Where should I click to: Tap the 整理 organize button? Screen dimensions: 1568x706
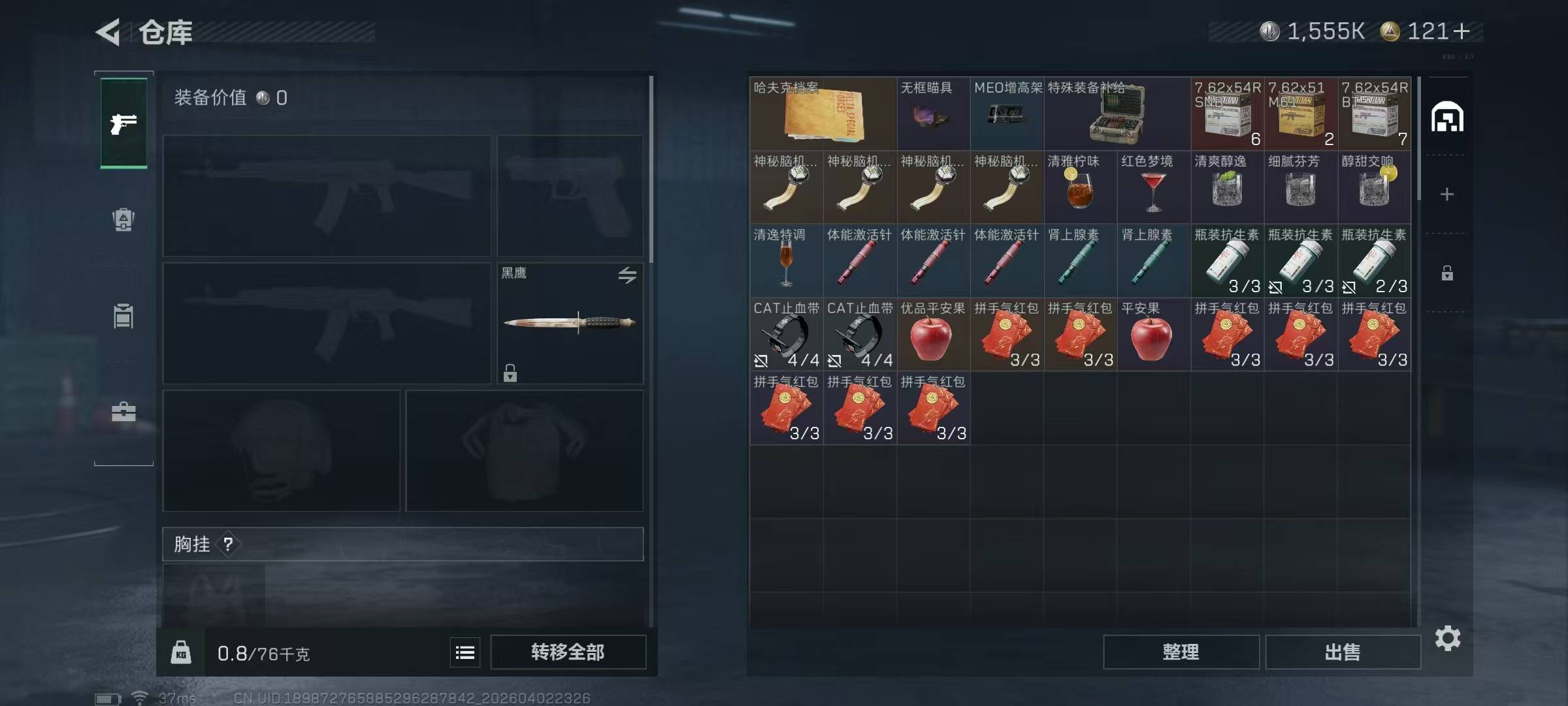point(1181,652)
